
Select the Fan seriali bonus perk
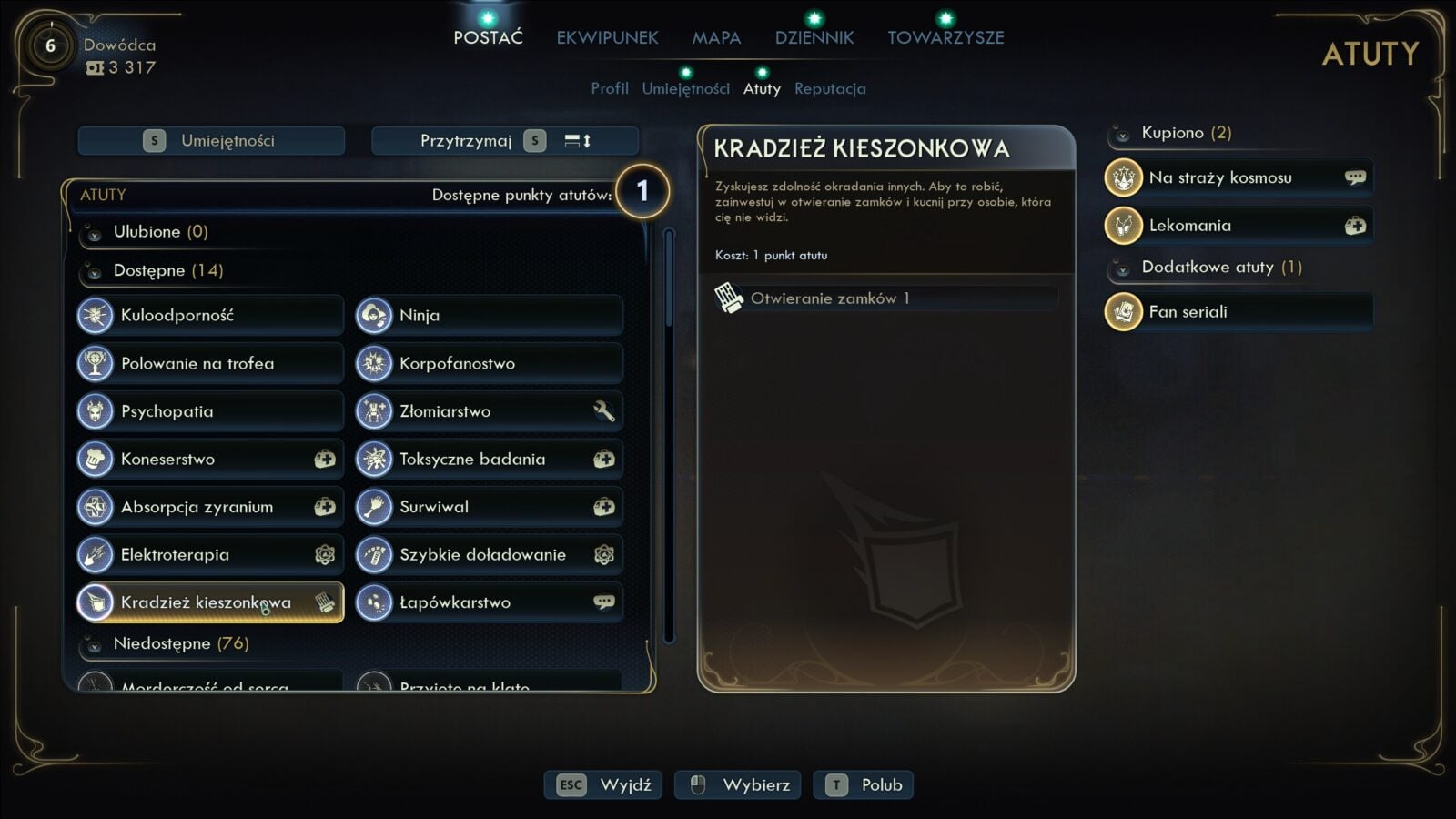click(1238, 312)
